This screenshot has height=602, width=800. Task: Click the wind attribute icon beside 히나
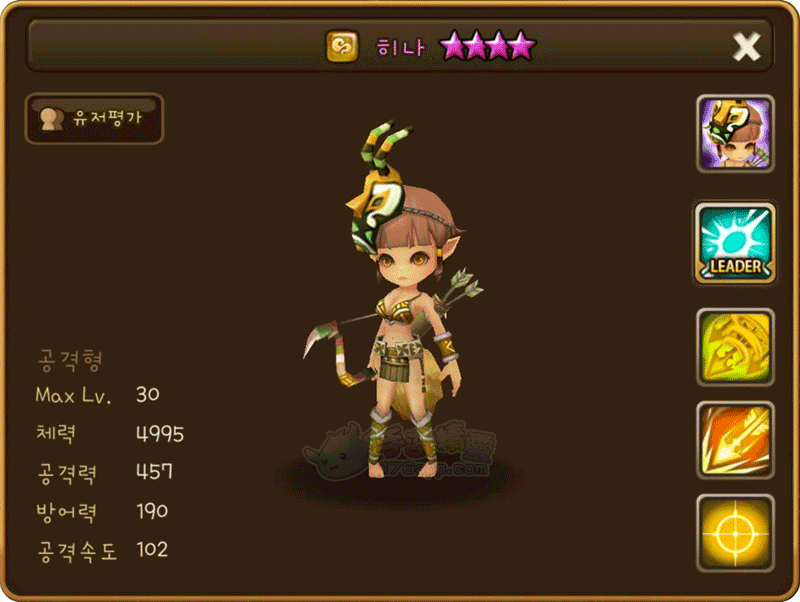(341, 46)
